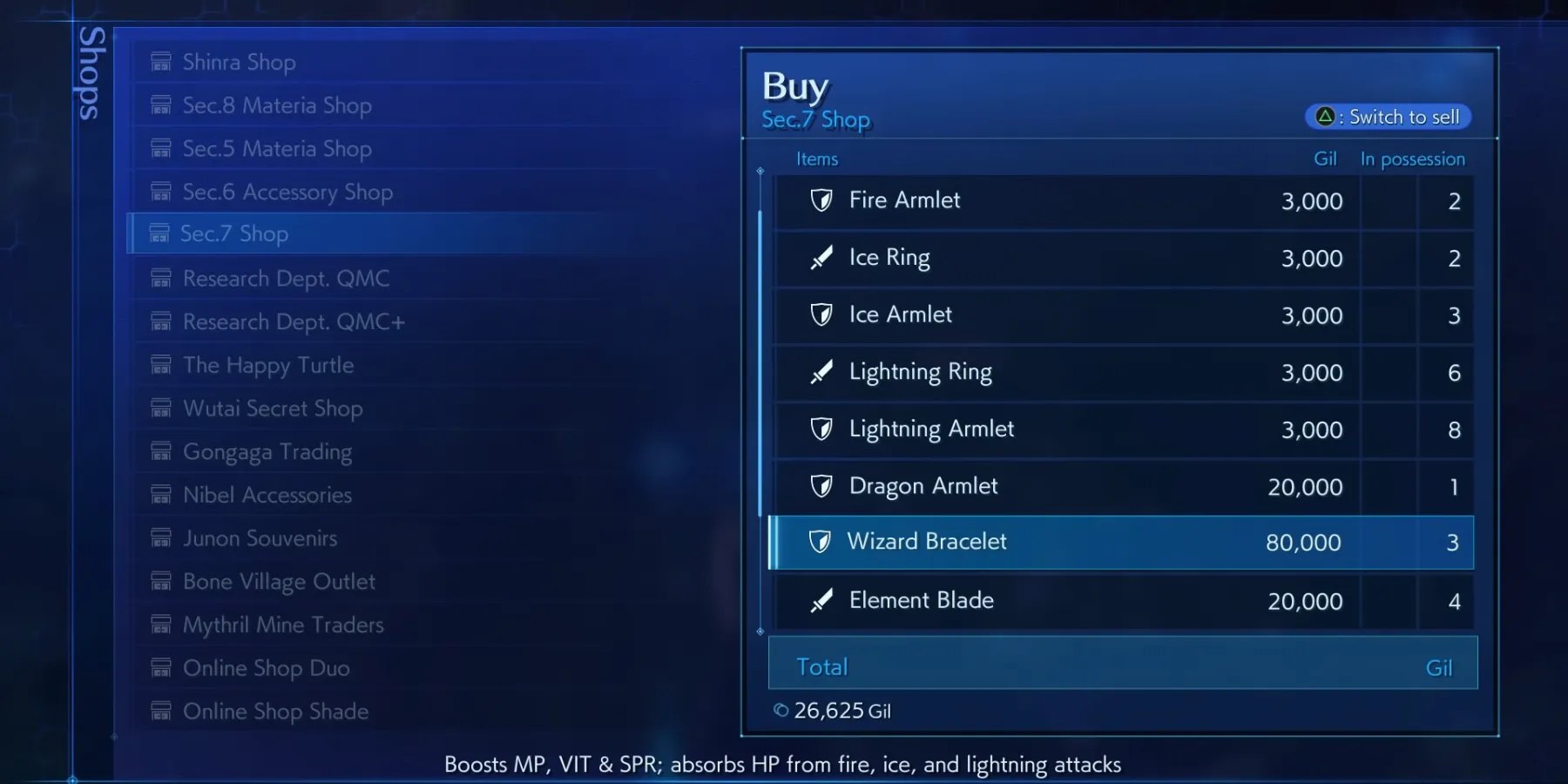Click the shield icon for Ice Armlet
This screenshot has width=1568, height=784.
click(x=821, y=315)
